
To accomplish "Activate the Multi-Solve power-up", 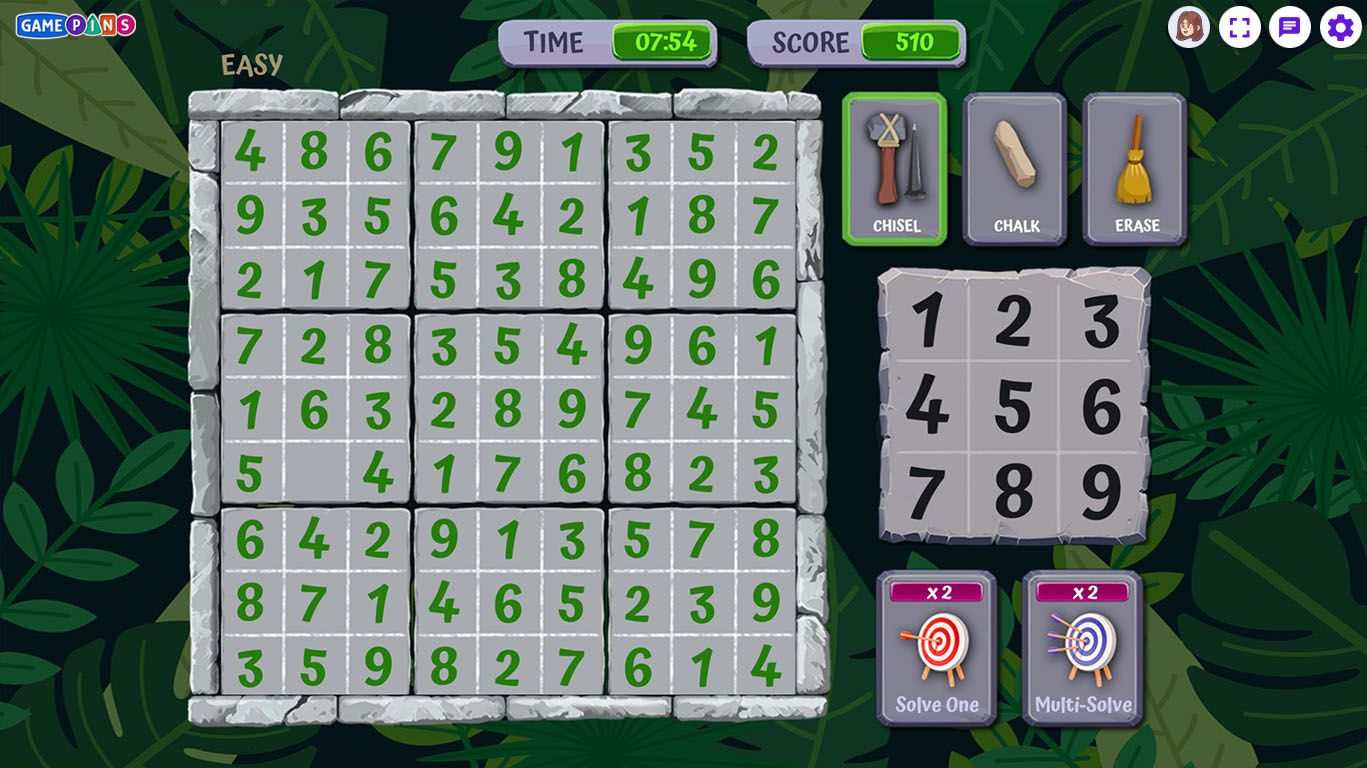I will tap(1083, 648).
